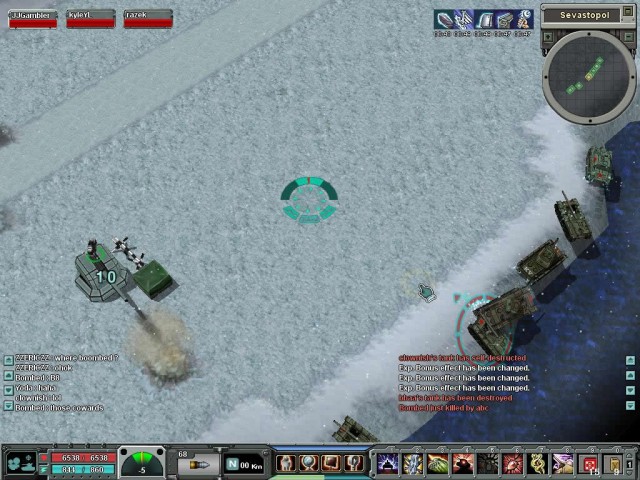Click the circular radar minimap

tap(589, 76)
